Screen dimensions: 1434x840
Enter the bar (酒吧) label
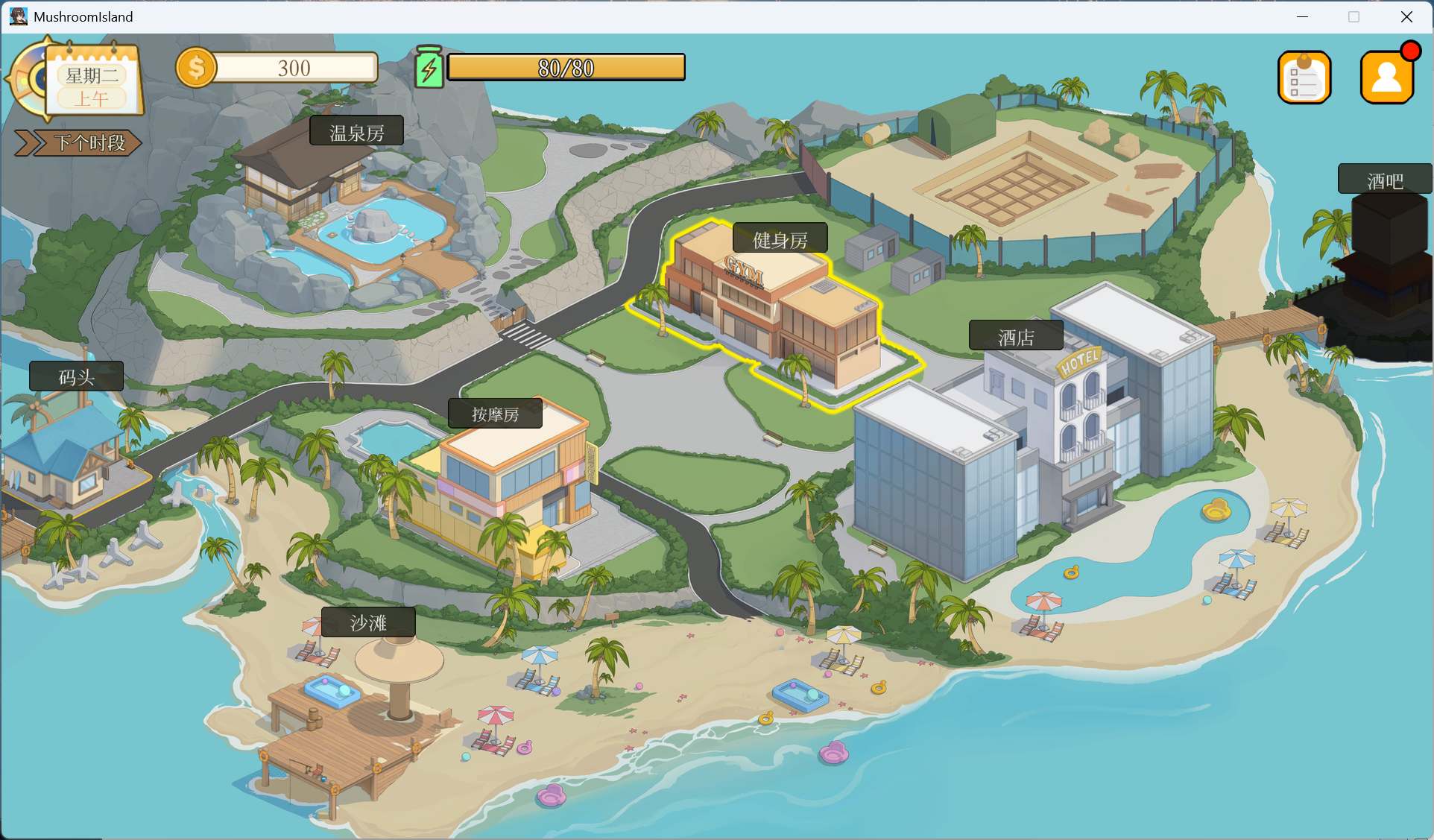(1384, 180)
